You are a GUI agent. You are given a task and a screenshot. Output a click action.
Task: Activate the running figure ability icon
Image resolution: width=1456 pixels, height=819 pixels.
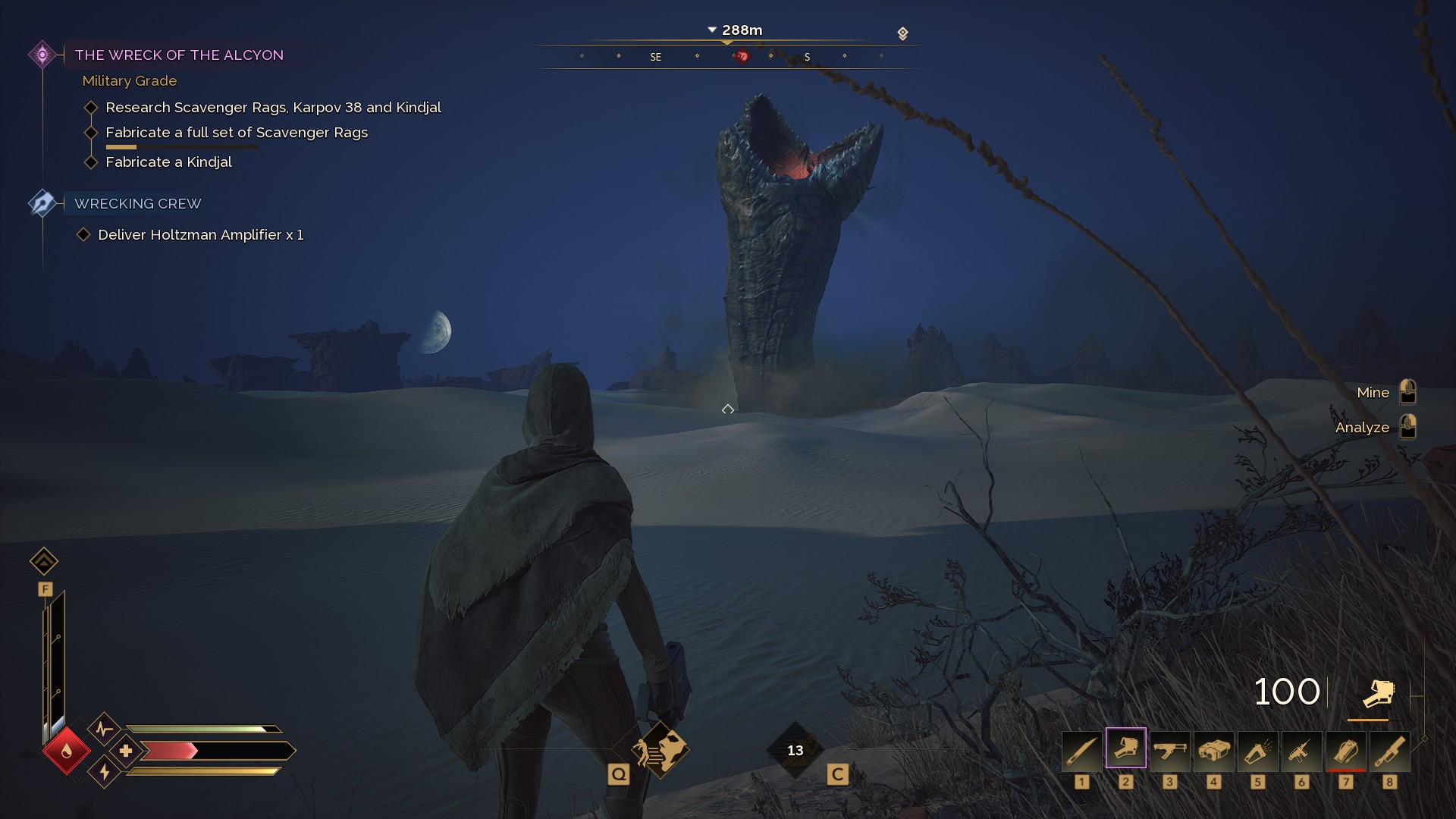pyautogui.click(x=659, y=749)
